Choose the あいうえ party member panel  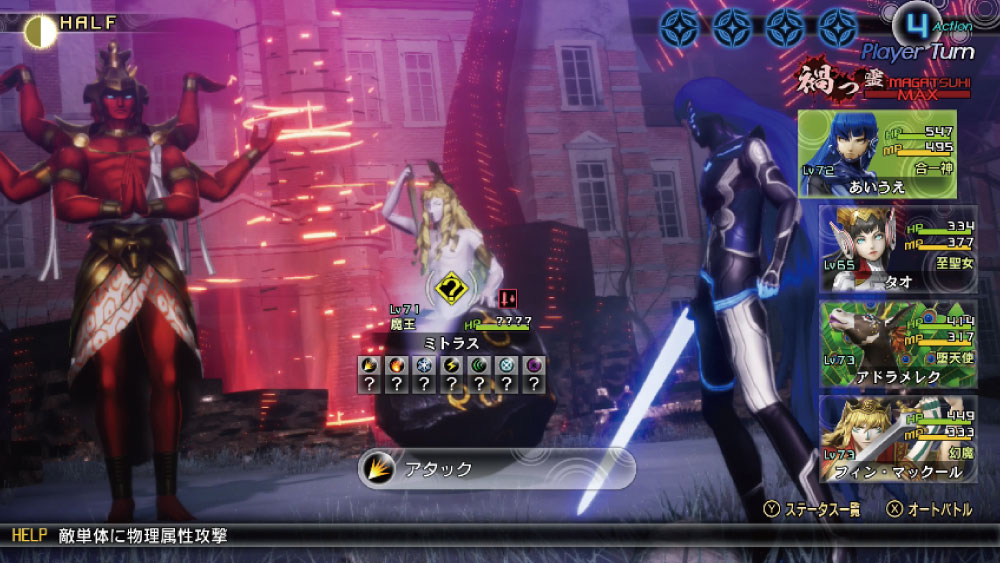[x=877, y=154]
